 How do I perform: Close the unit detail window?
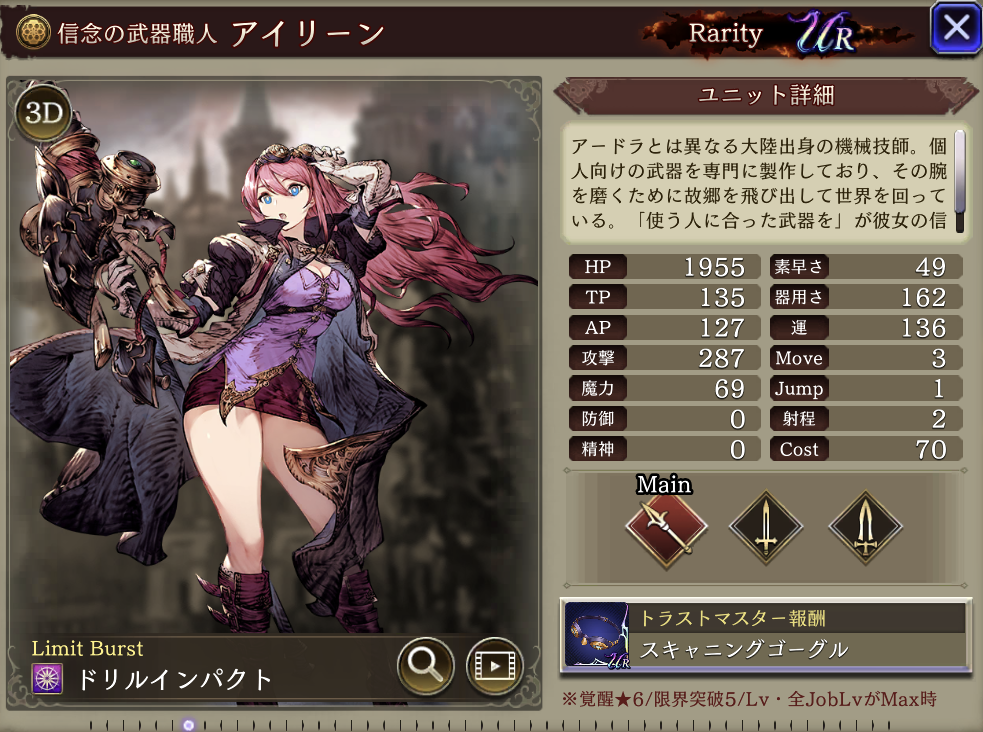click(x=955, y=28)
